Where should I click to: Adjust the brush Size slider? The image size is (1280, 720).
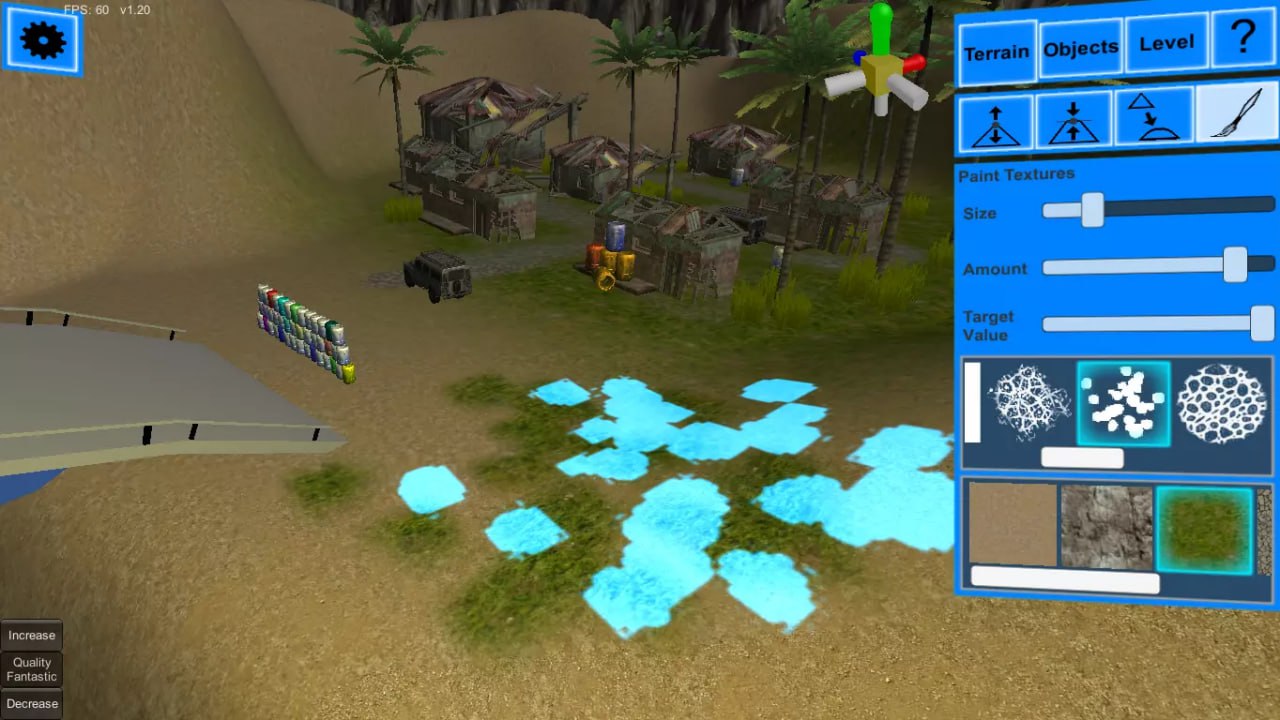(x=1091, y=211)
